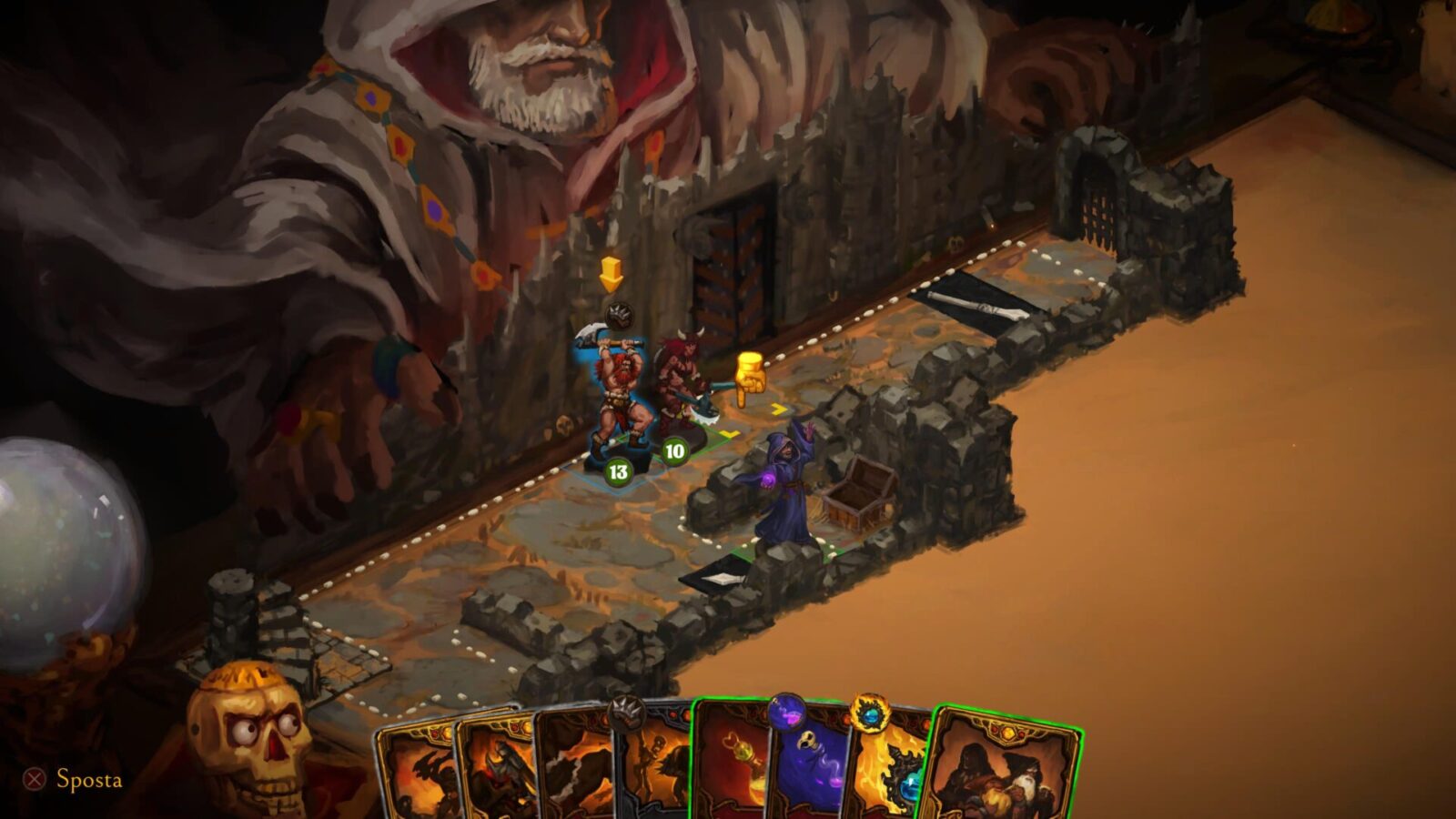The height and width of the screenshot is (819, 1456).
Task: Play the hooded dwarves card
Action: (x=1006, y=769)
